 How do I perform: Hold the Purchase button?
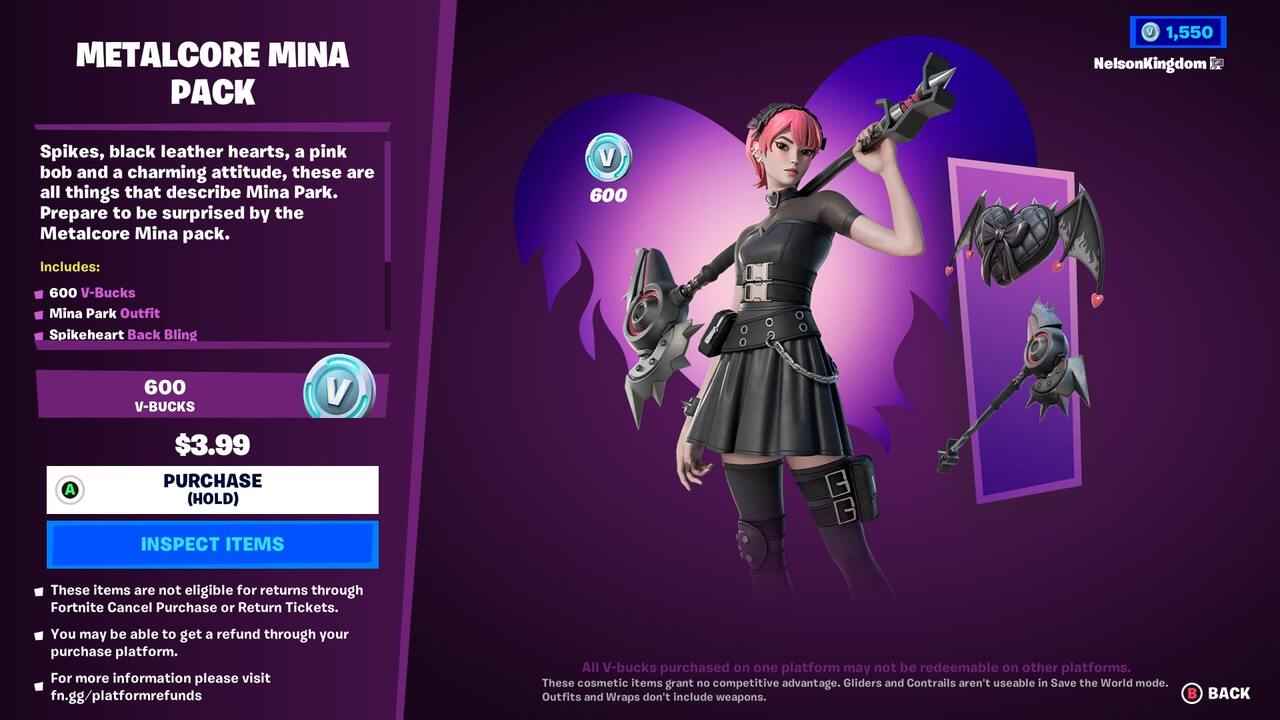coord(213,489)
